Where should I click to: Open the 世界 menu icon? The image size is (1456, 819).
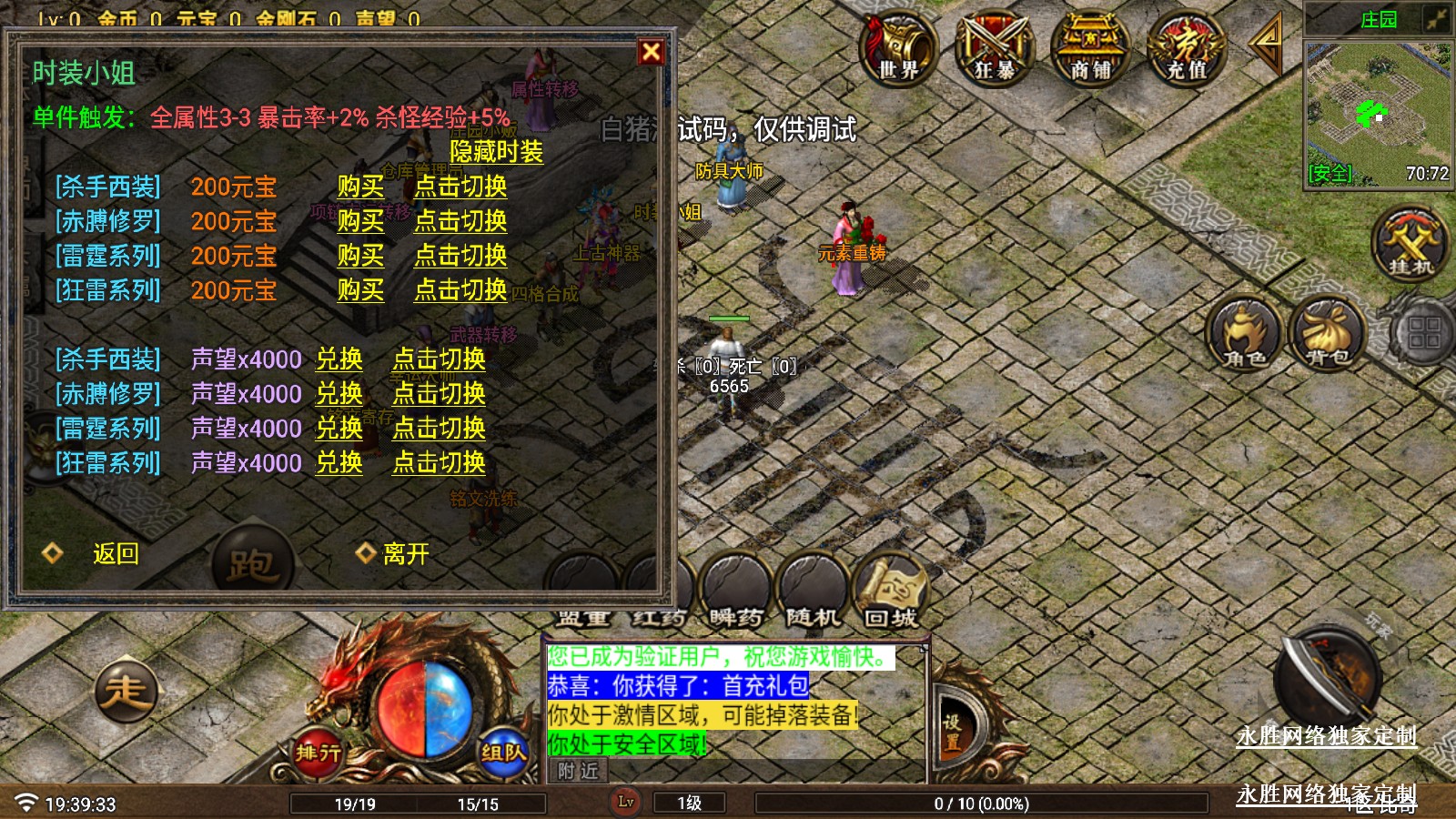(x=898, y=48)
